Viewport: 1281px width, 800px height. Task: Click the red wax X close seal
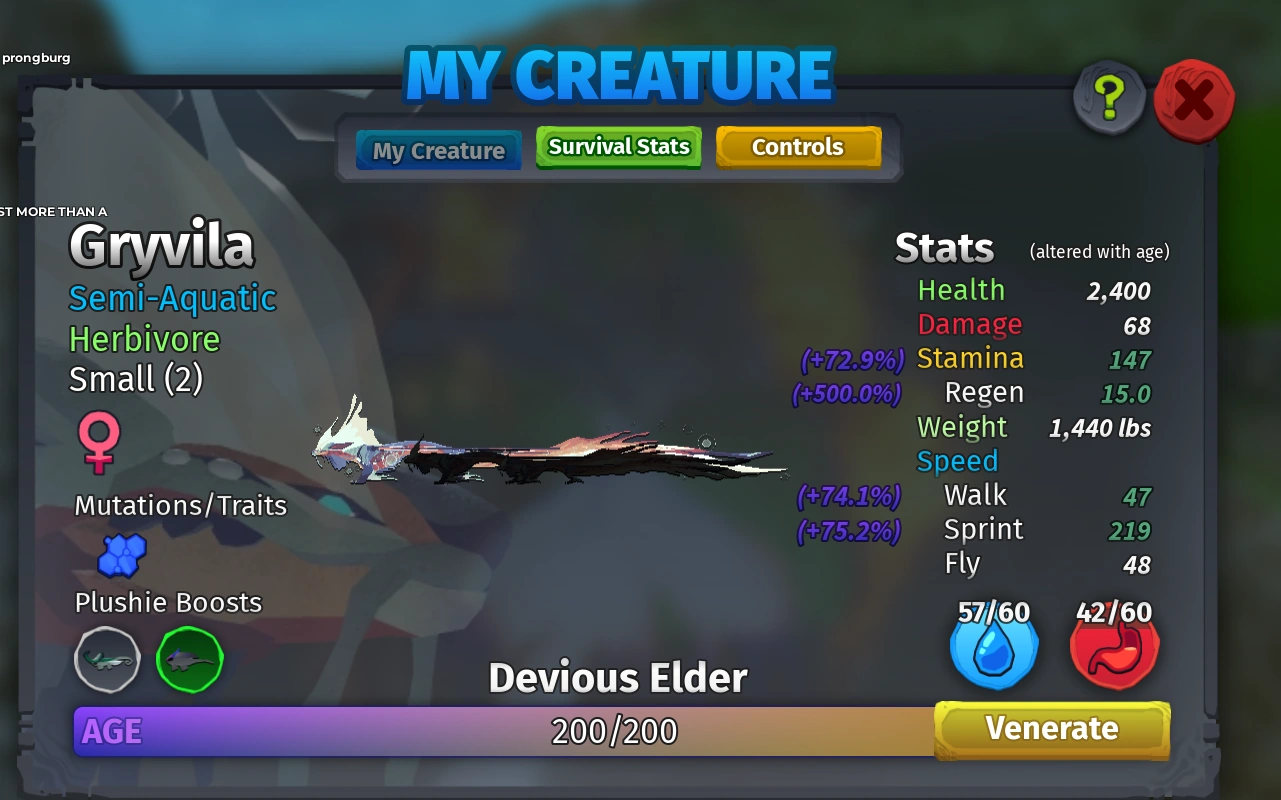(x=1193, y=99)
